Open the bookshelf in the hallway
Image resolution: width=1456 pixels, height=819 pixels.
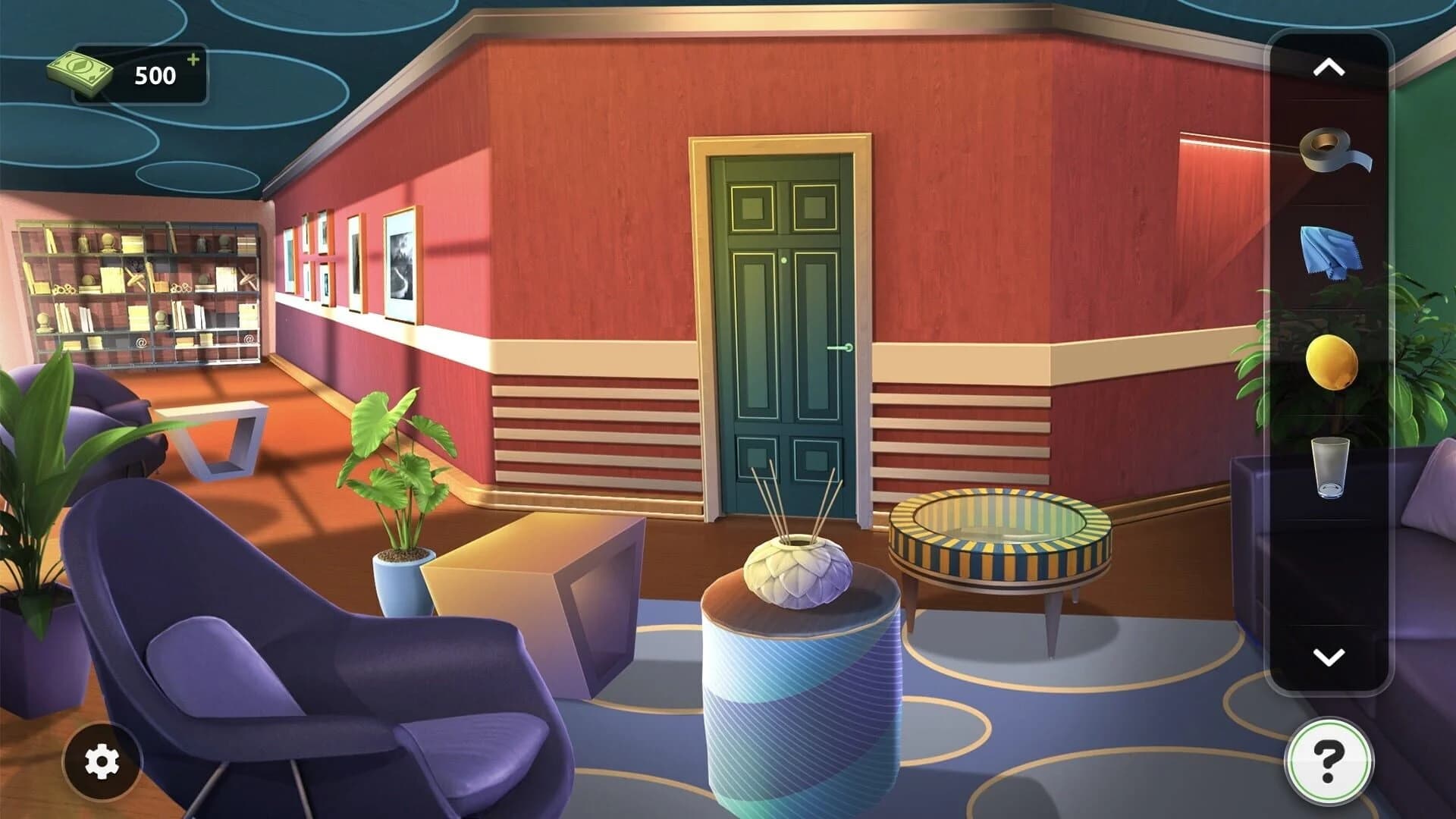[136, 288]
